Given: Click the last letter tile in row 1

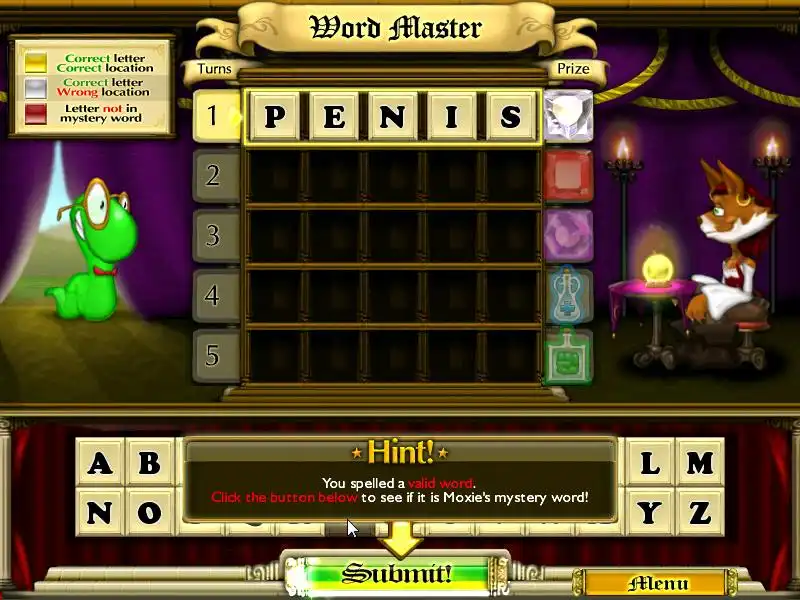Looking at the screenshot, I should tap(511, 118).
